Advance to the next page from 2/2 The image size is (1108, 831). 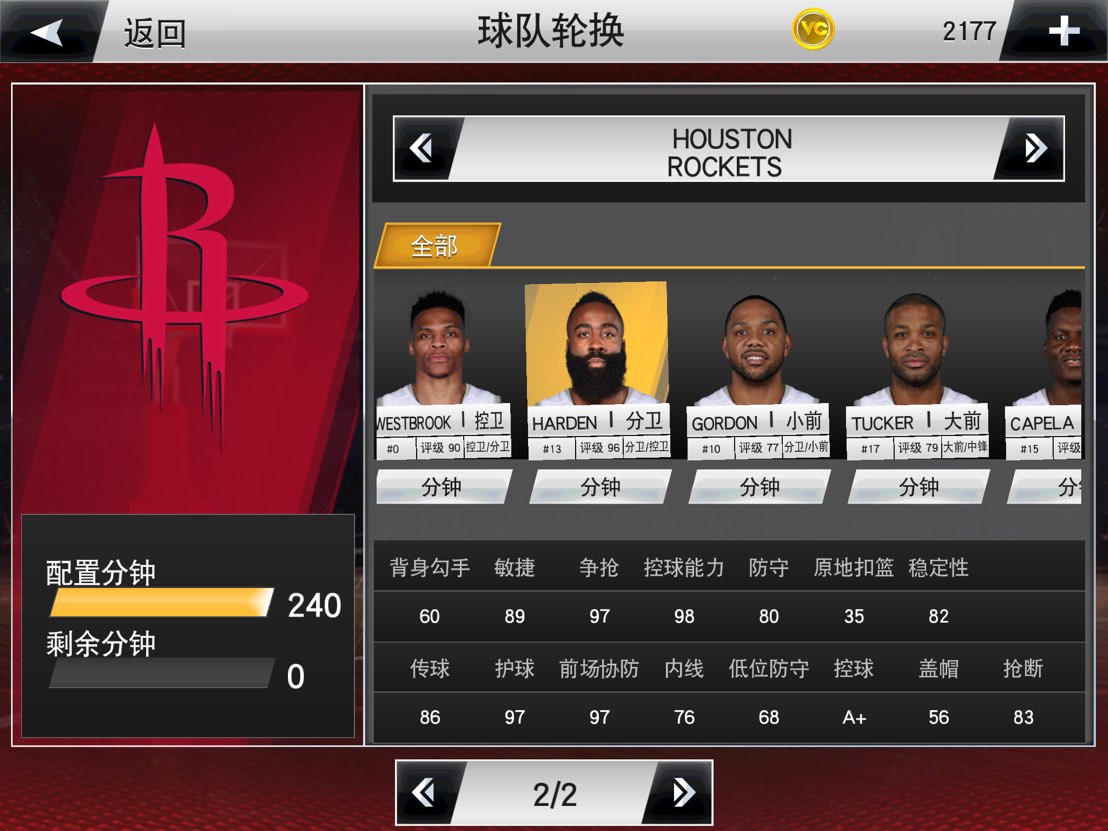point(683,793)
